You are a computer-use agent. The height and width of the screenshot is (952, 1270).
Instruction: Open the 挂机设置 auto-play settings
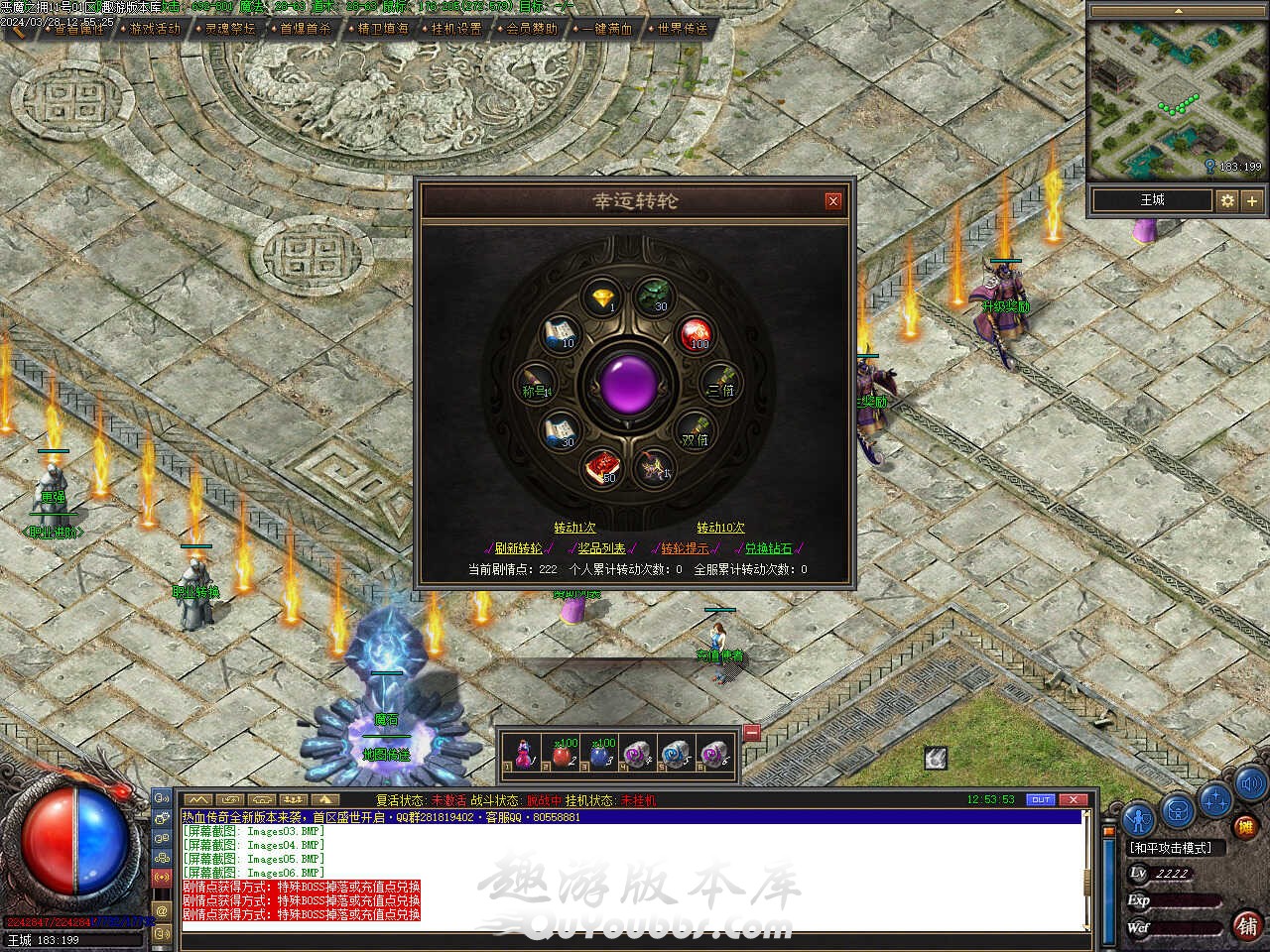point(456,29)
